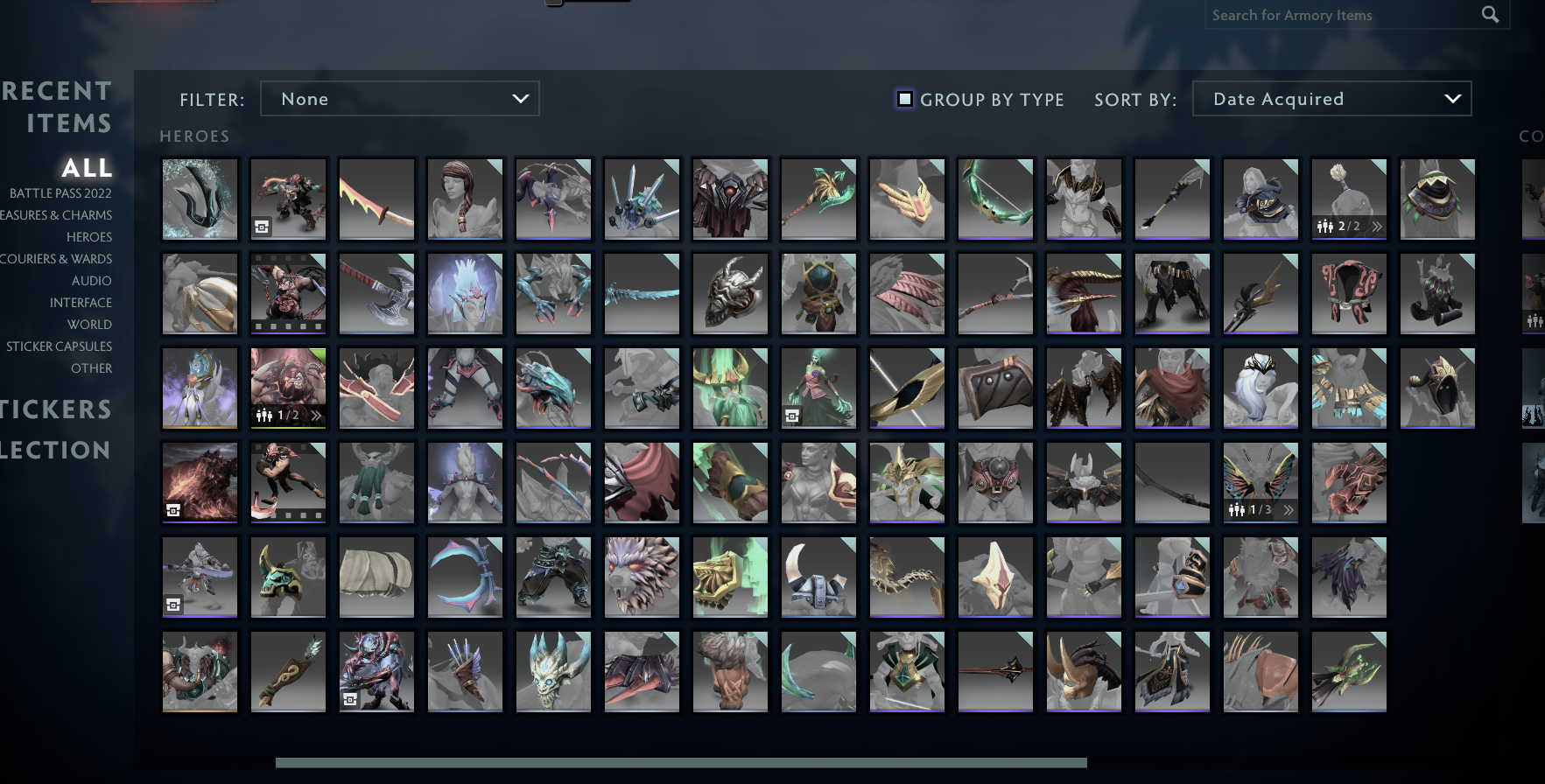Image resolution: width=1545 pixels, height=784 pixels.
Task: Click the search magnifier icon
Action: [1491, 15]
